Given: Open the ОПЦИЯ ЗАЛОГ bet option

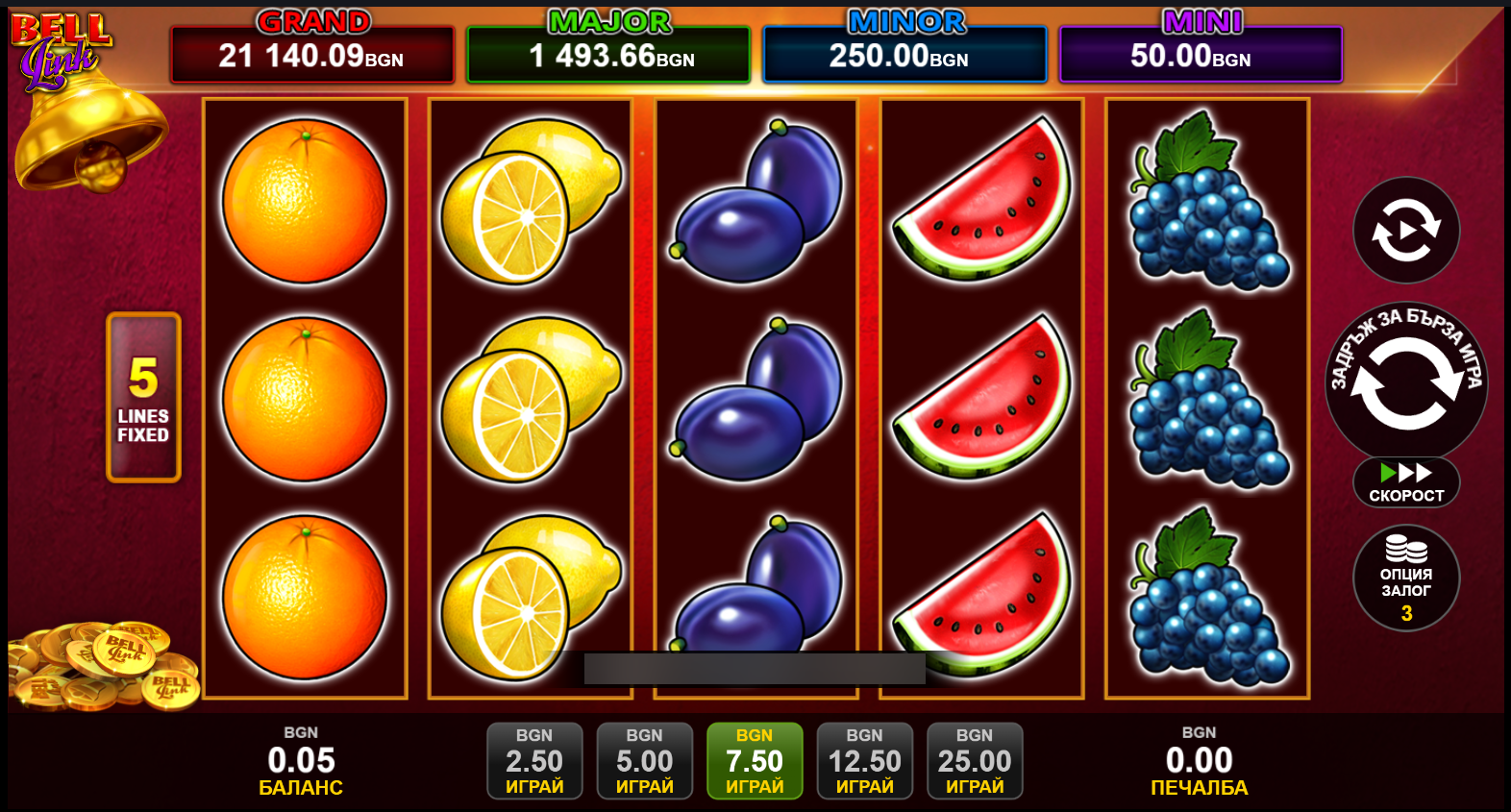Looking at the screenshot, I should pyautogui.click(x=1406, y=578).
